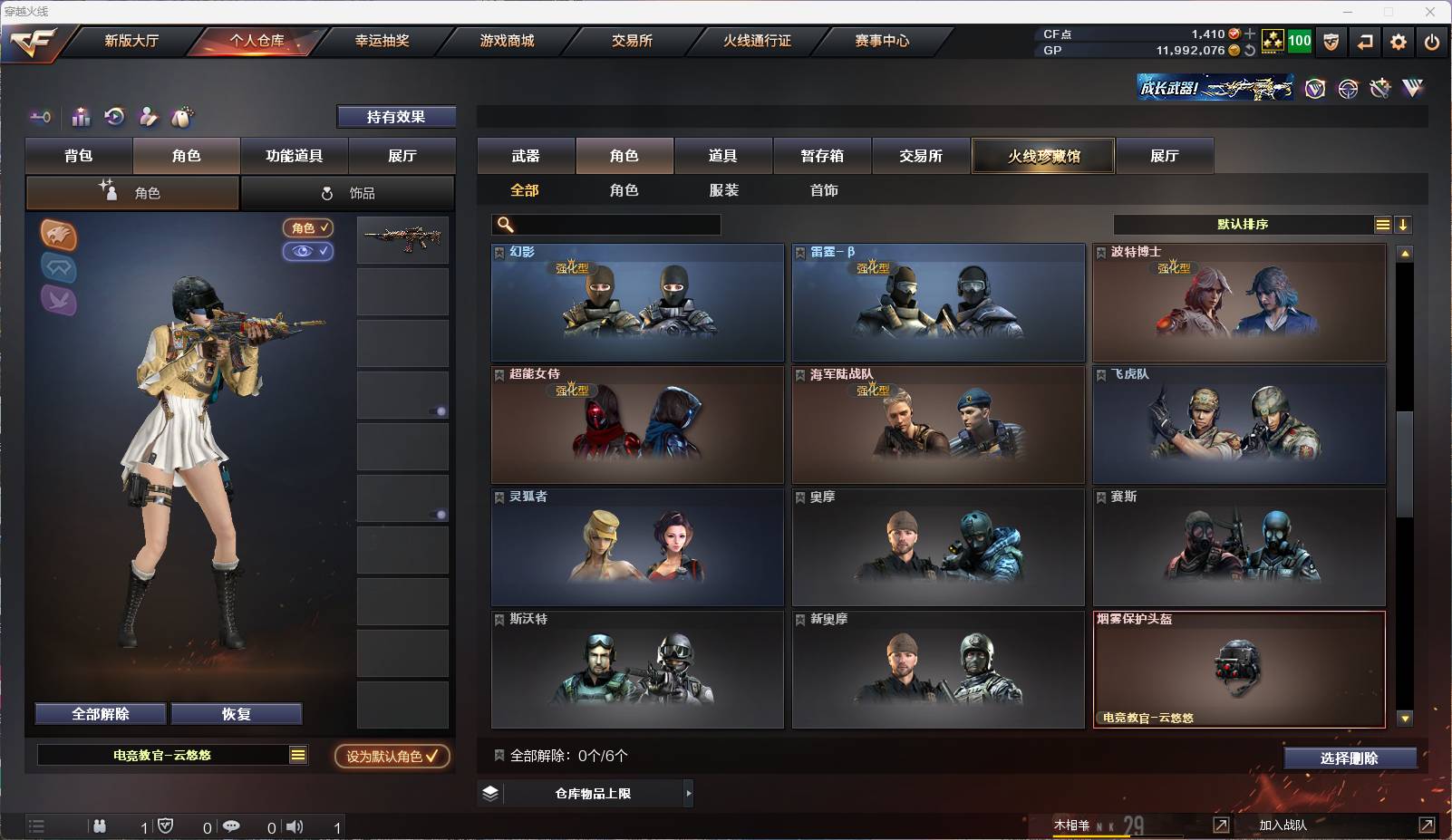This screenshot has width=1452, height=840.
Task: Click the scrollbar down arrow on the item grid
Action: coord(1406,719)
